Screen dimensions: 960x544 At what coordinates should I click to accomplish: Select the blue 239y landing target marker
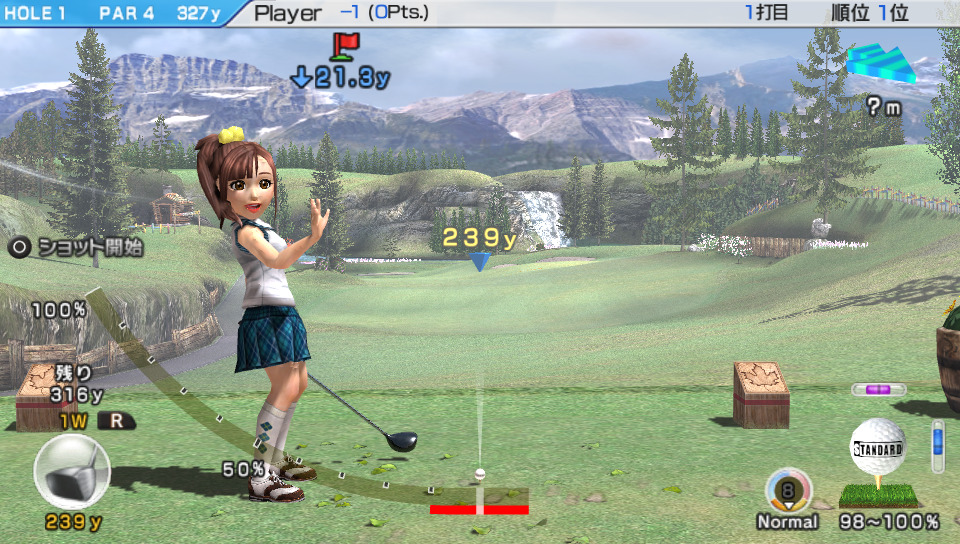click(x=480, y=262)
